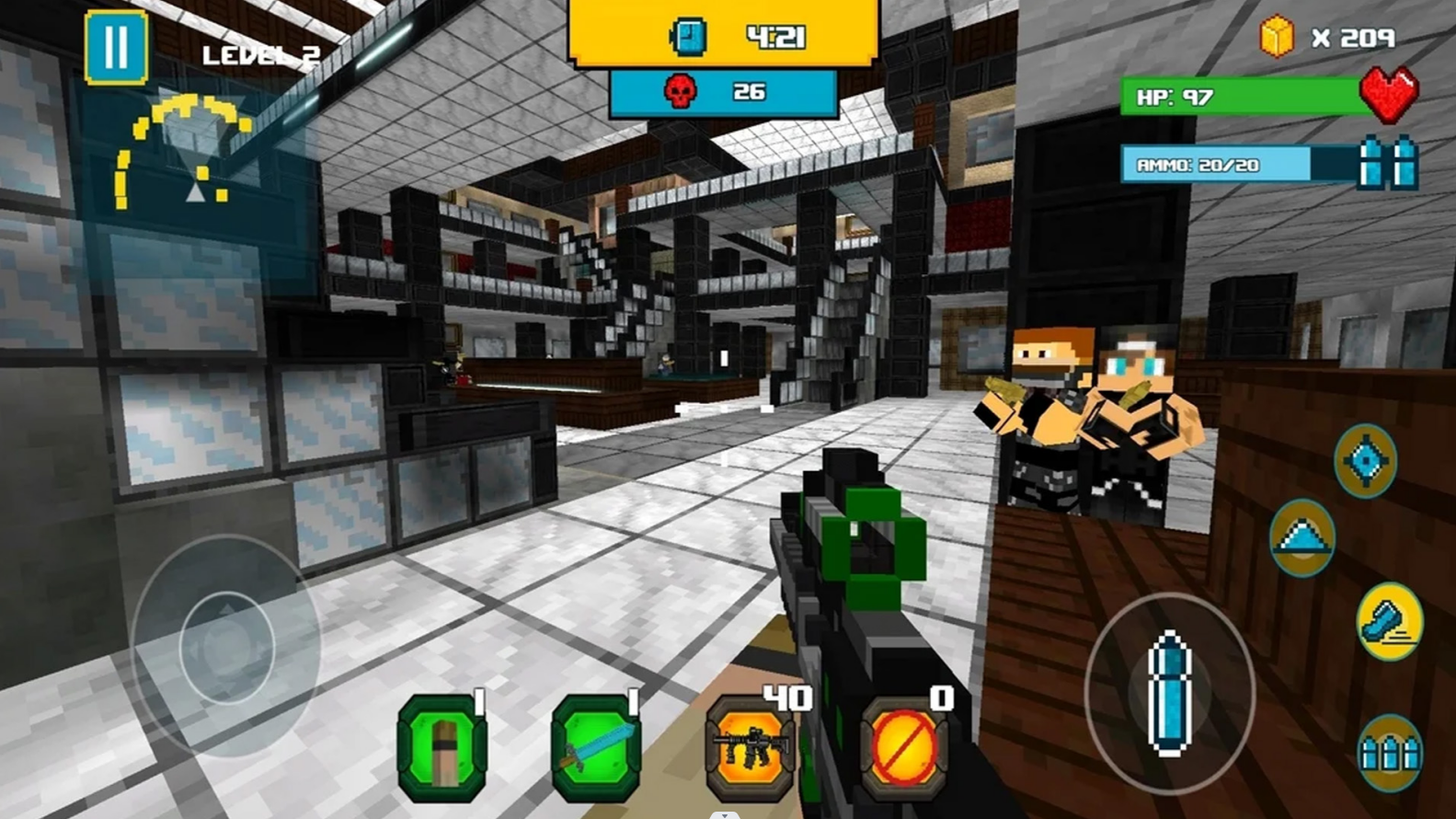Activate the sprint shoe button
The height and width of the screenshot is (819, 1456).
[1389, 622]
